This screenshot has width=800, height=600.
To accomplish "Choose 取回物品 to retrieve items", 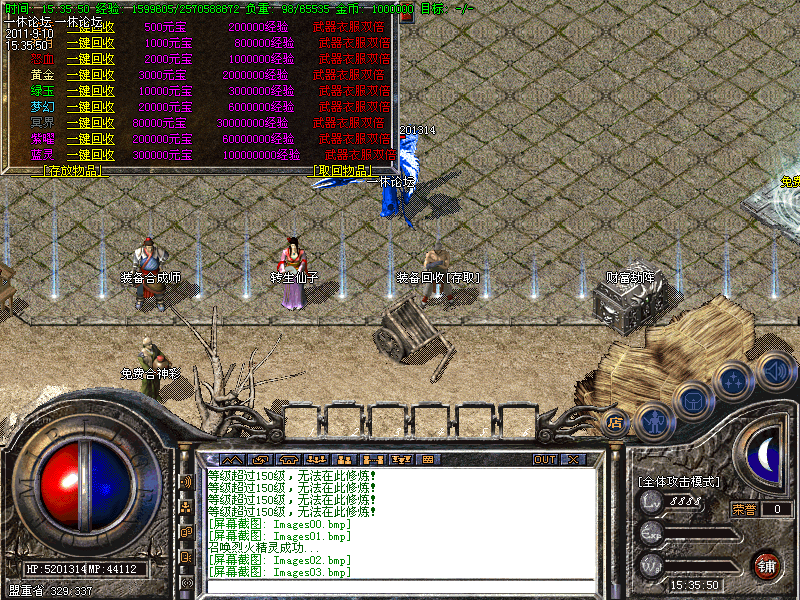I will (x=345, y=171).
